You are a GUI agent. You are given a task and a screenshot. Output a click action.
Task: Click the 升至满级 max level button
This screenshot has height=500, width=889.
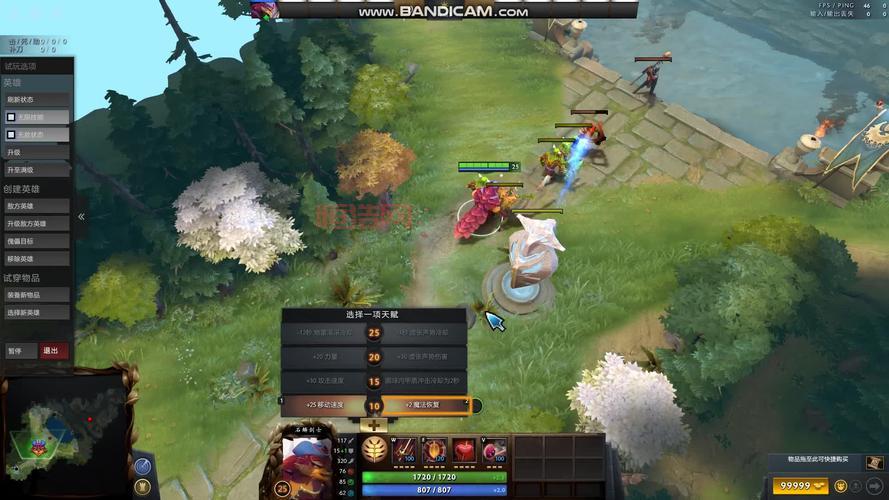(x=36, y=170)
